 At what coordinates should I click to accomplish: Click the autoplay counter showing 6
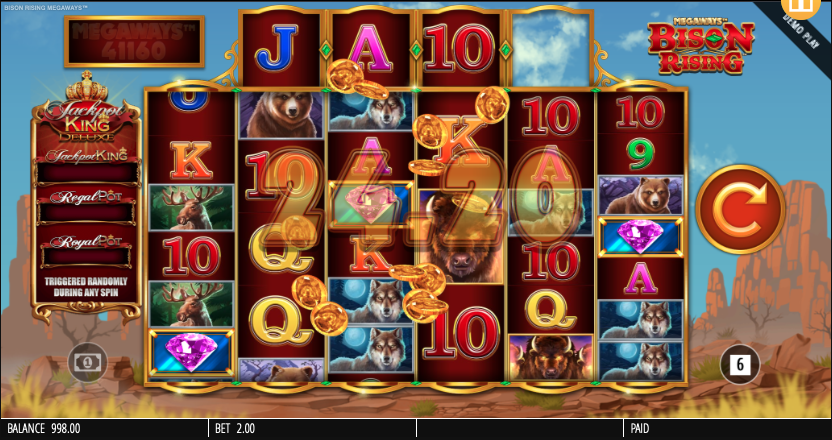740,365
